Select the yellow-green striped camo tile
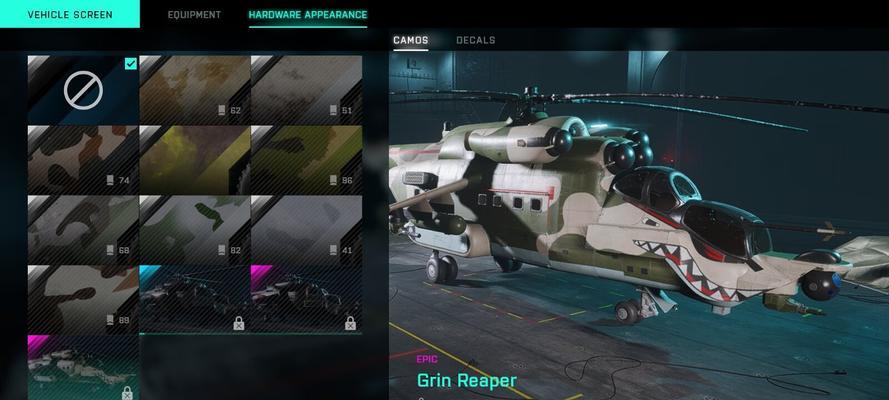 pos(194,159)
